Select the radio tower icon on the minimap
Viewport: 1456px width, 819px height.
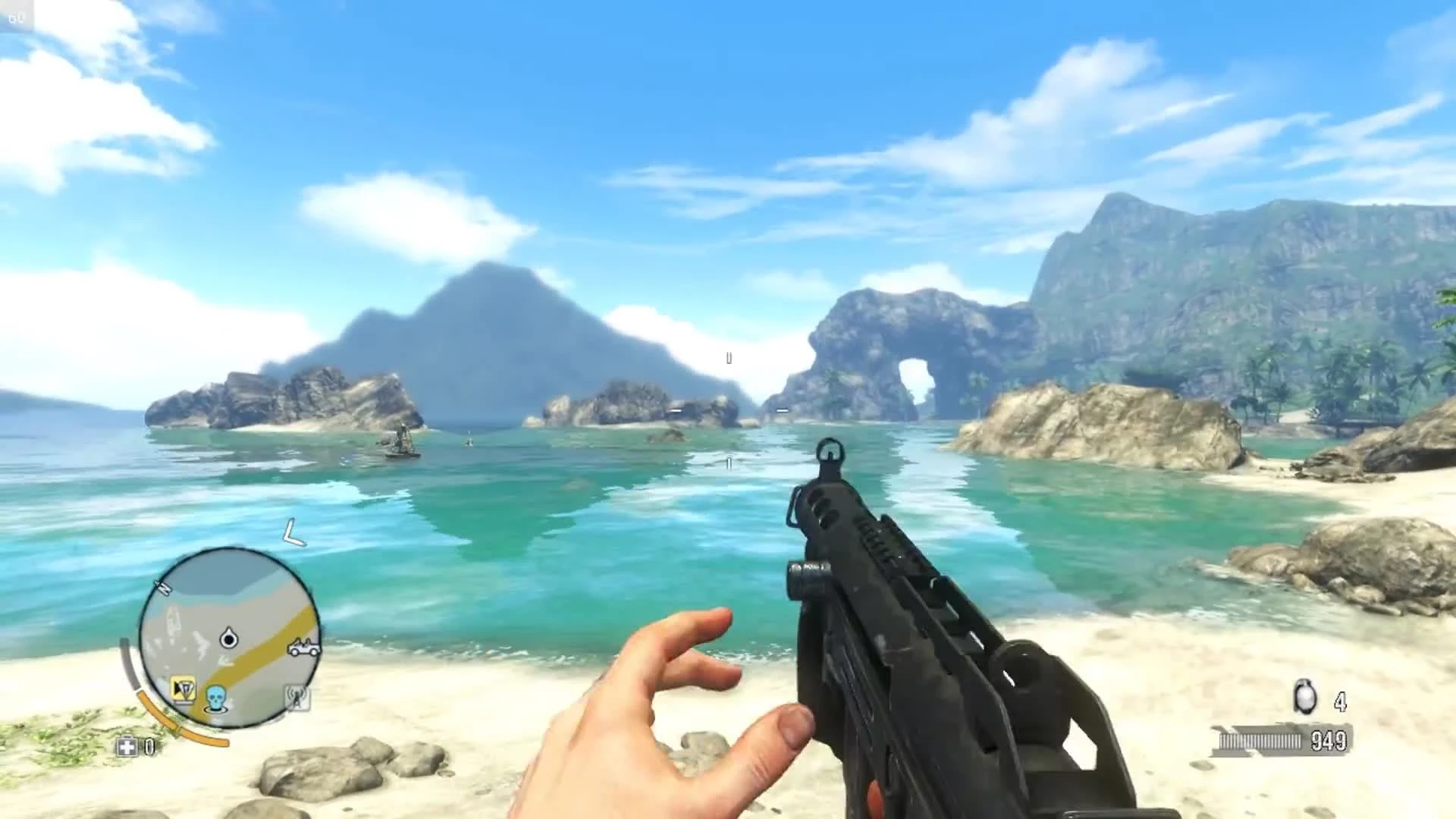297,699
